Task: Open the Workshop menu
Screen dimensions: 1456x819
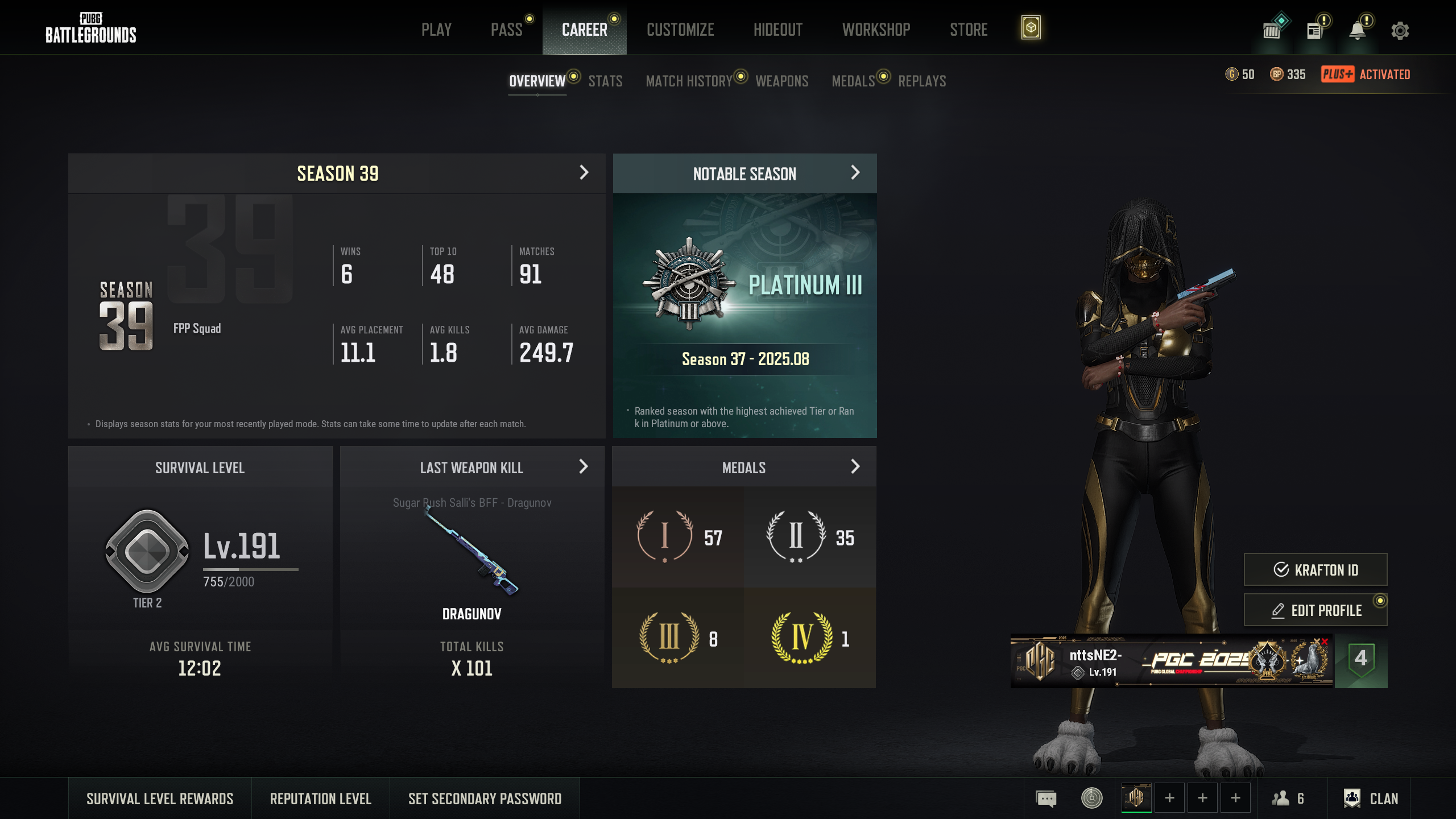Action: coord(876,30)
